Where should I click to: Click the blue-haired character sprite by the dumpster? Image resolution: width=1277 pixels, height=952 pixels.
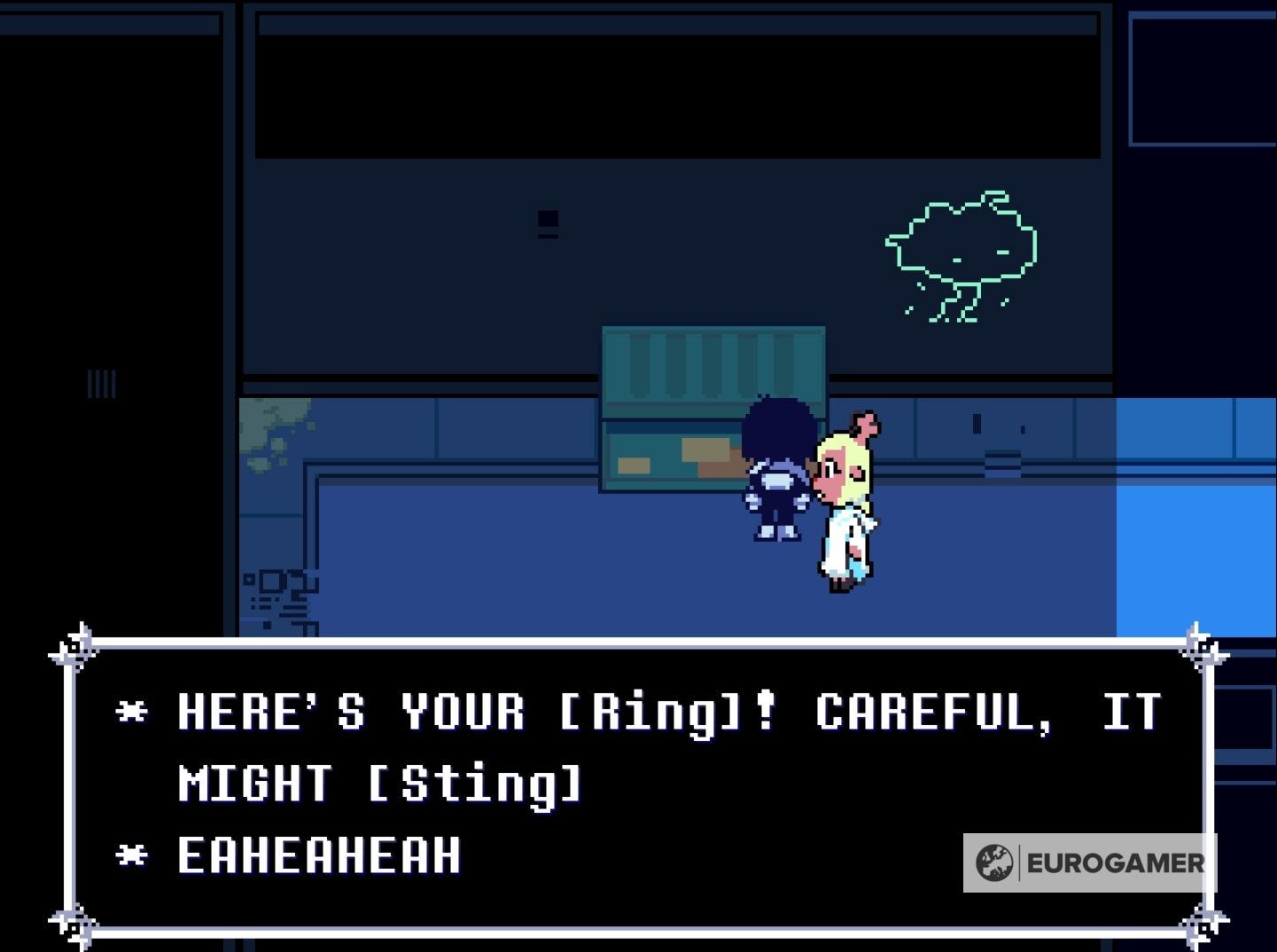coord(777,470)
